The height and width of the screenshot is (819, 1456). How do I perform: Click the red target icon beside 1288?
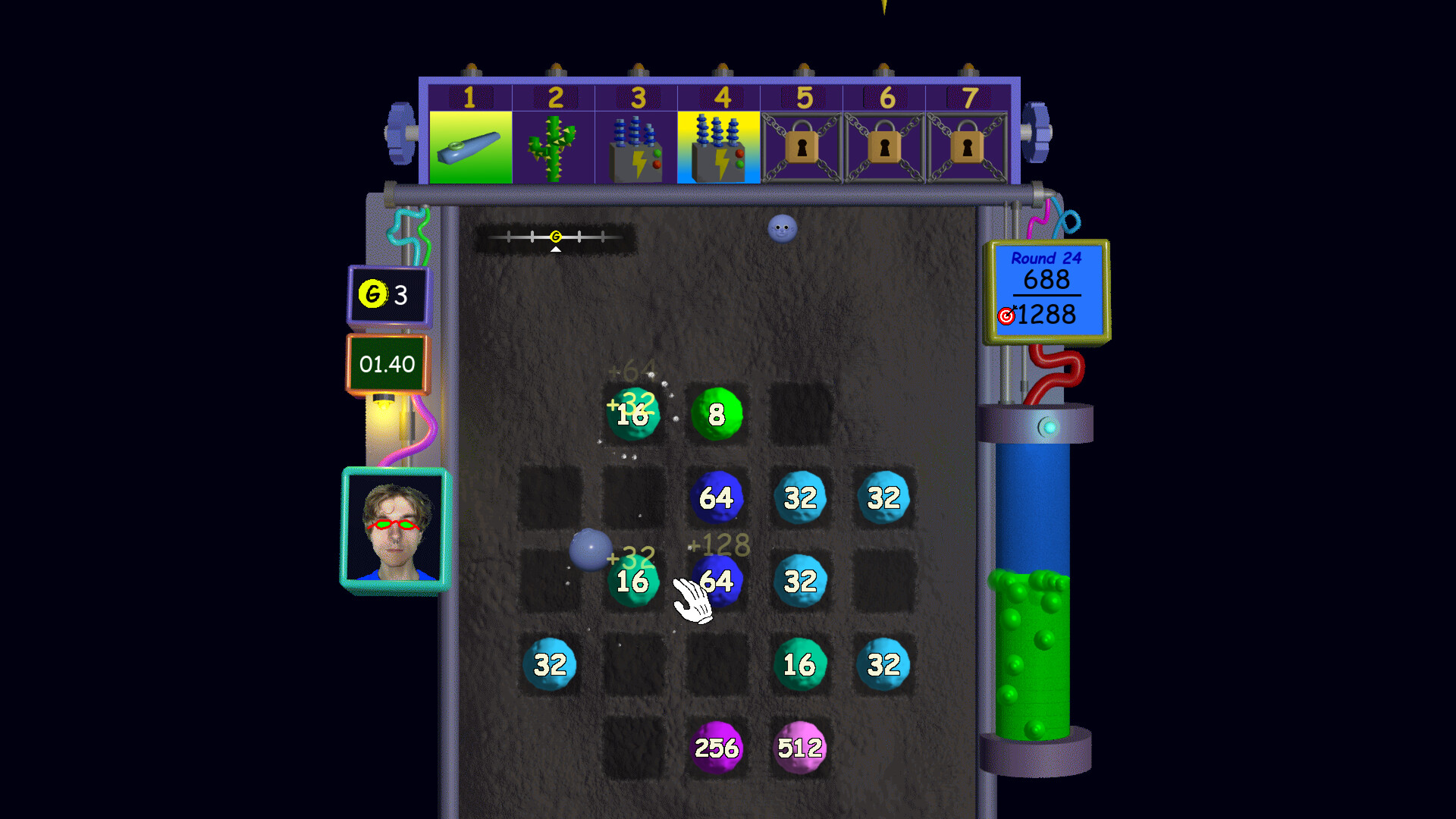coord(1006,316)
